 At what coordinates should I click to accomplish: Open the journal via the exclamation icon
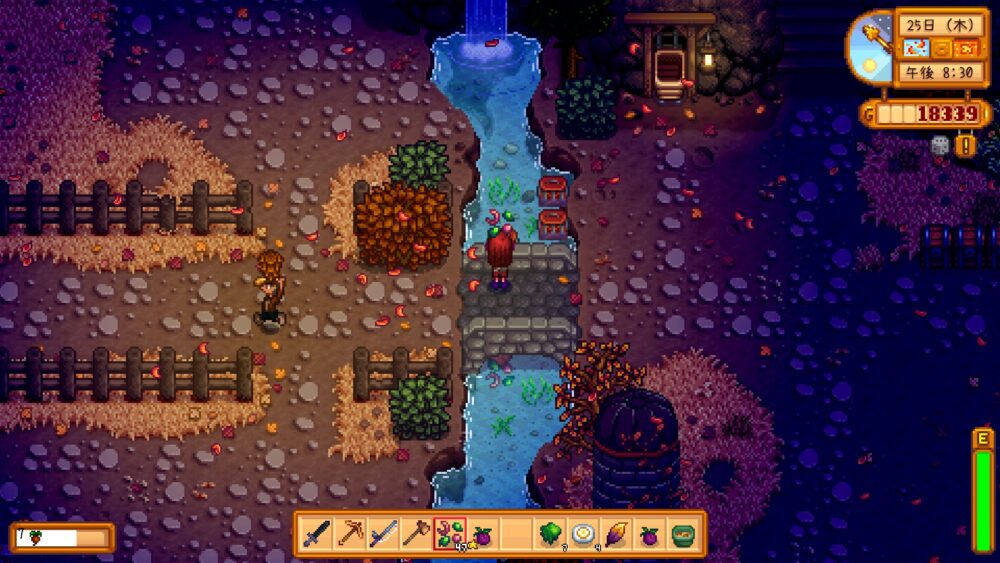pyautogui.click(x=966, y=146)
